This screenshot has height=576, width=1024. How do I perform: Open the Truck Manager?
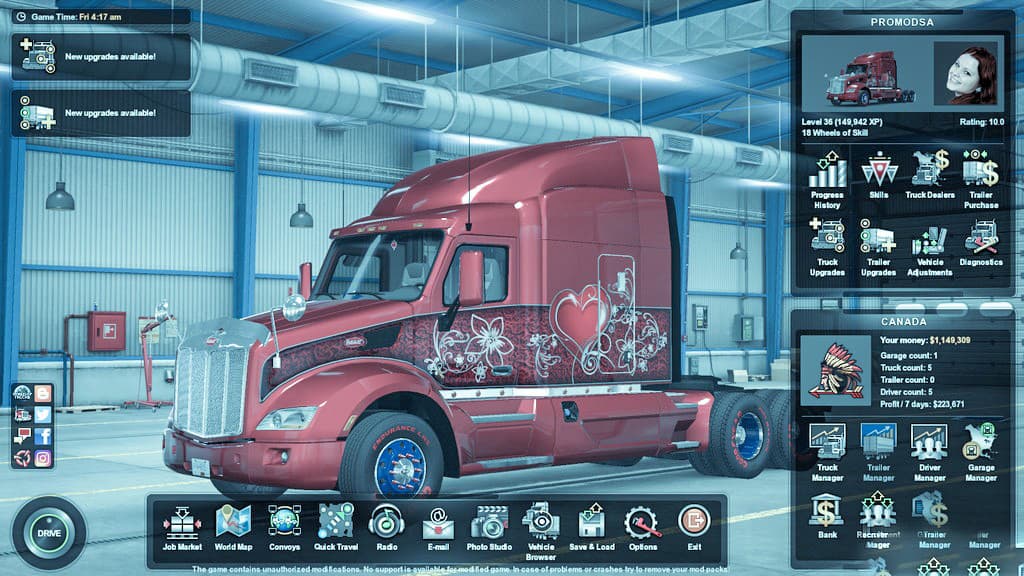coord(827,450)
